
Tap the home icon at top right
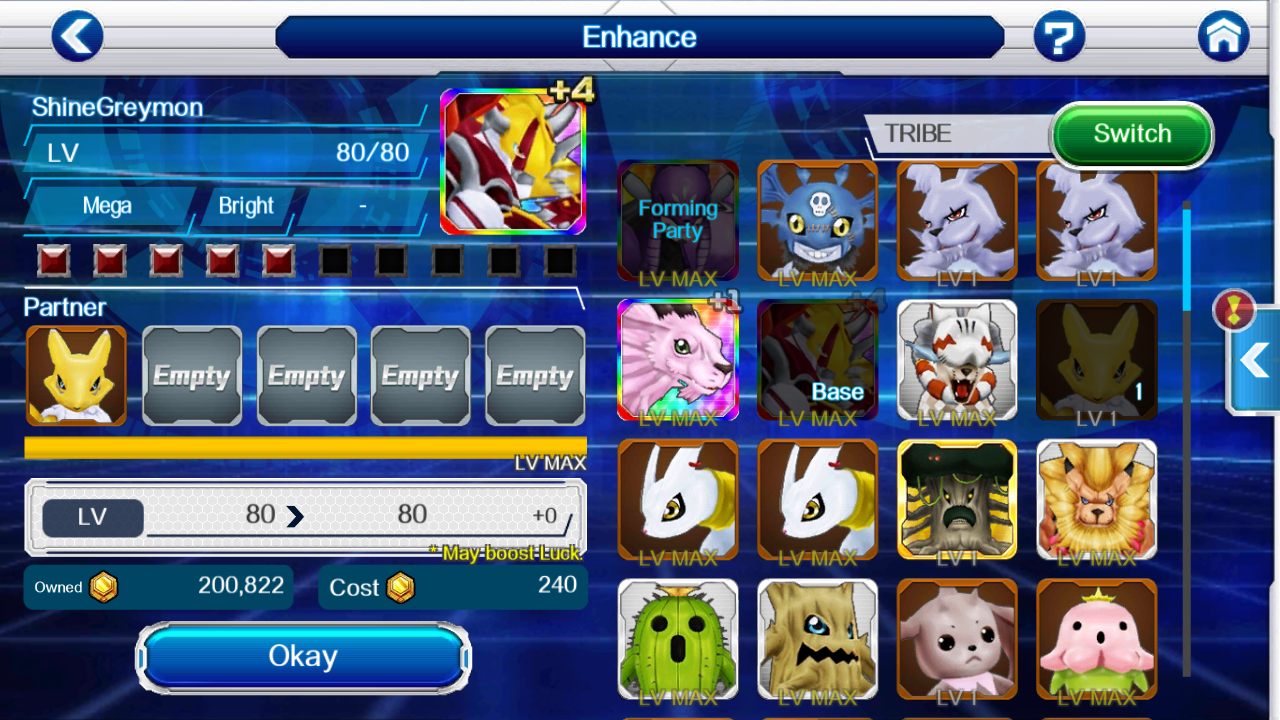(1223, 36)
